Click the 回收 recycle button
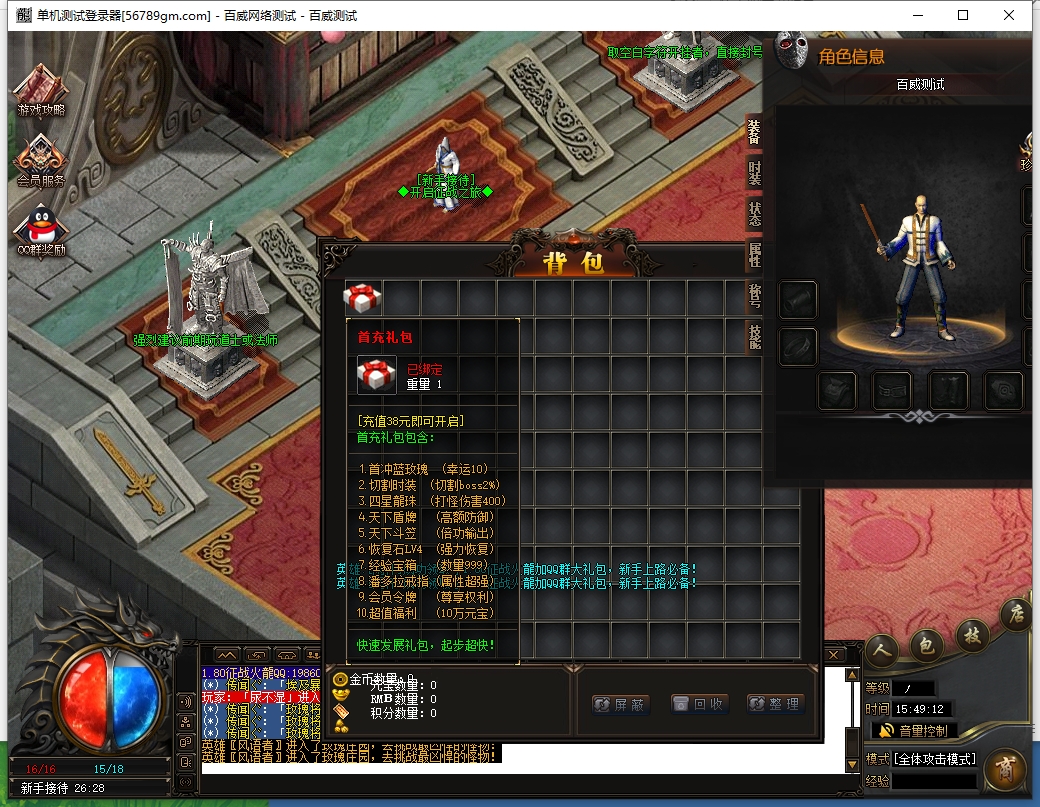Image resolution: width=1040 pixels, height=807 pixels. (698, 704)
